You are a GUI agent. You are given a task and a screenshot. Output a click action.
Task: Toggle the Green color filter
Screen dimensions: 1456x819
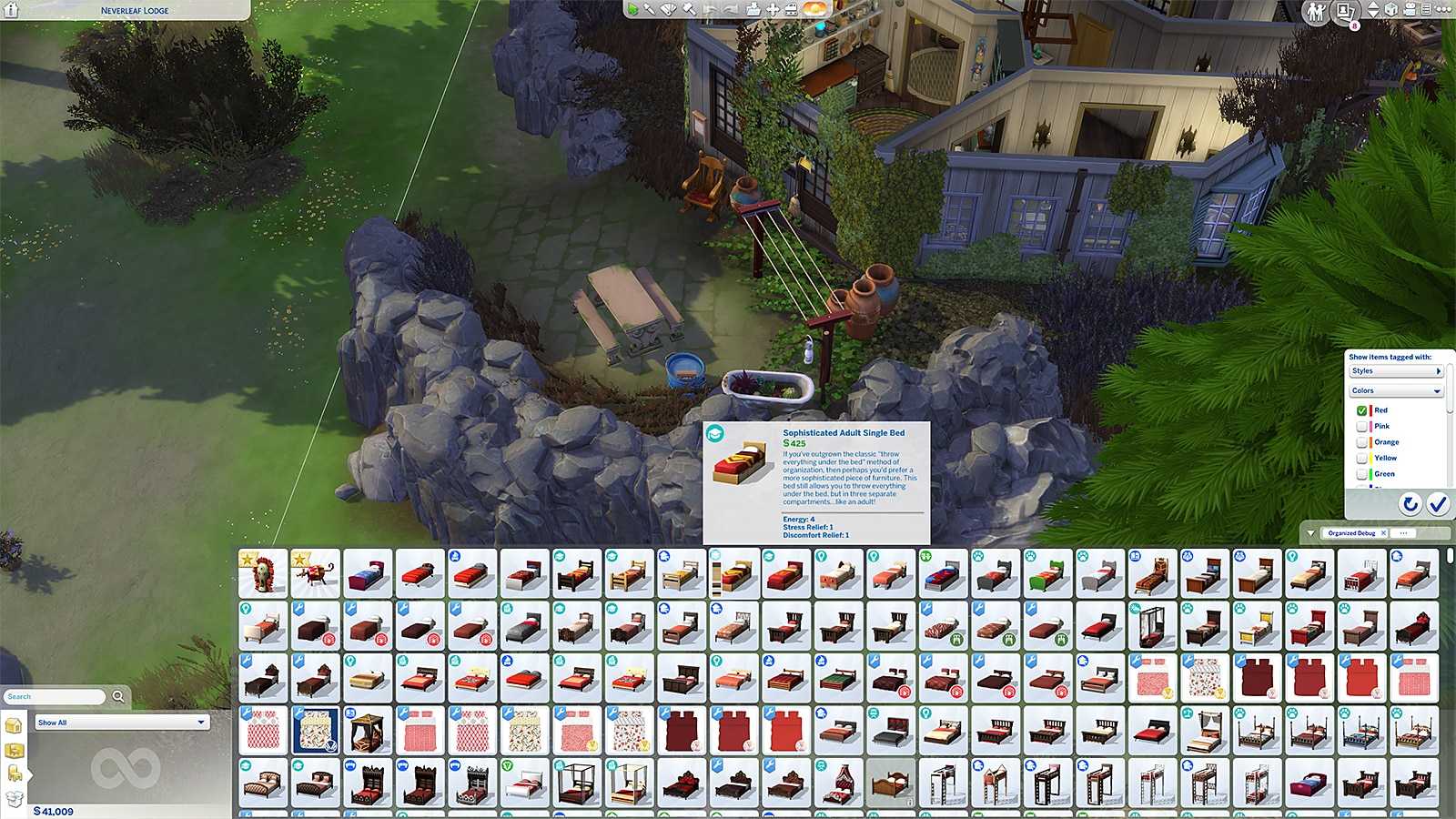(x=1362, y=474)
